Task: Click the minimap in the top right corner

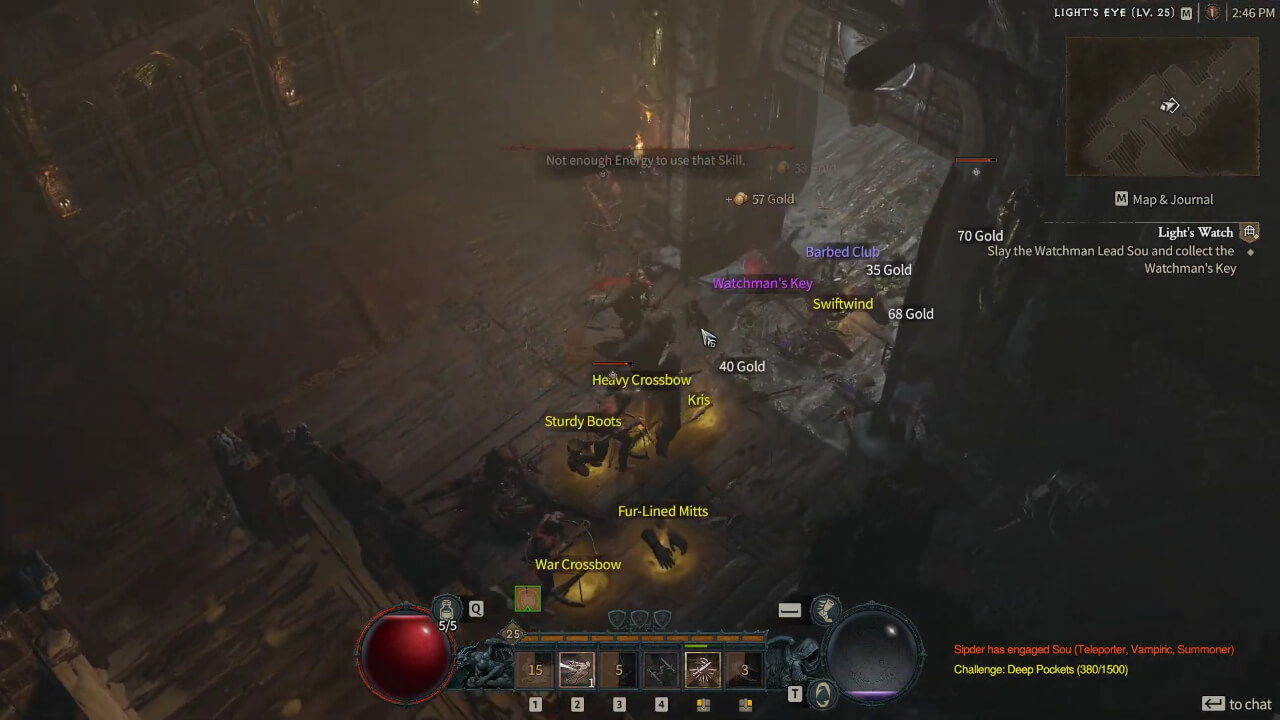Action: [1162, 105]
